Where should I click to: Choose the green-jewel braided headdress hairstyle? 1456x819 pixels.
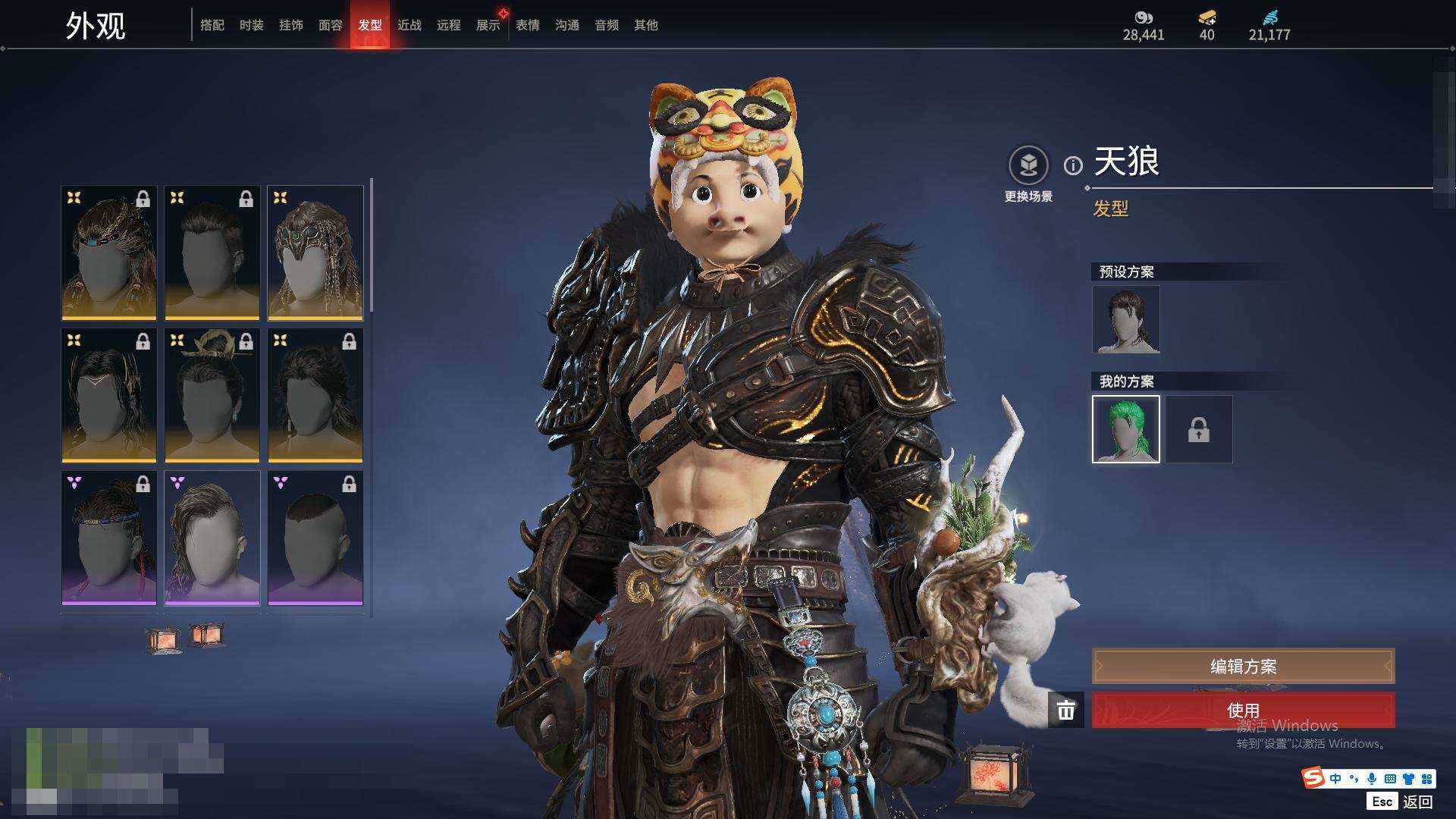(315, 253)
